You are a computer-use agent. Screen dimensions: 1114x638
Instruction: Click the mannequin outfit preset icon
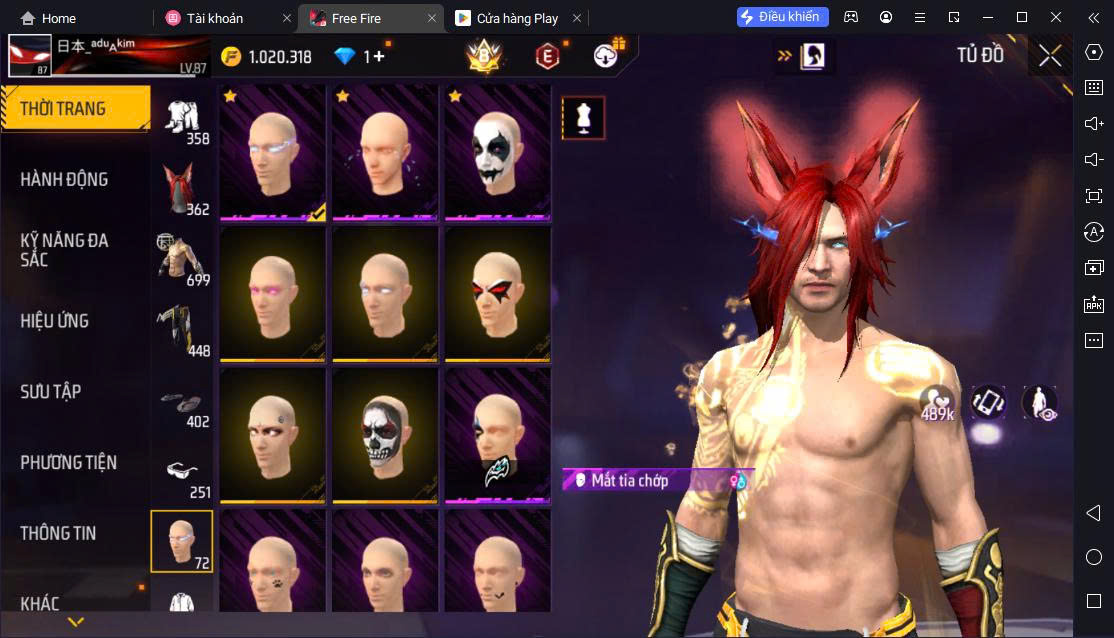(x=583, y=118)
